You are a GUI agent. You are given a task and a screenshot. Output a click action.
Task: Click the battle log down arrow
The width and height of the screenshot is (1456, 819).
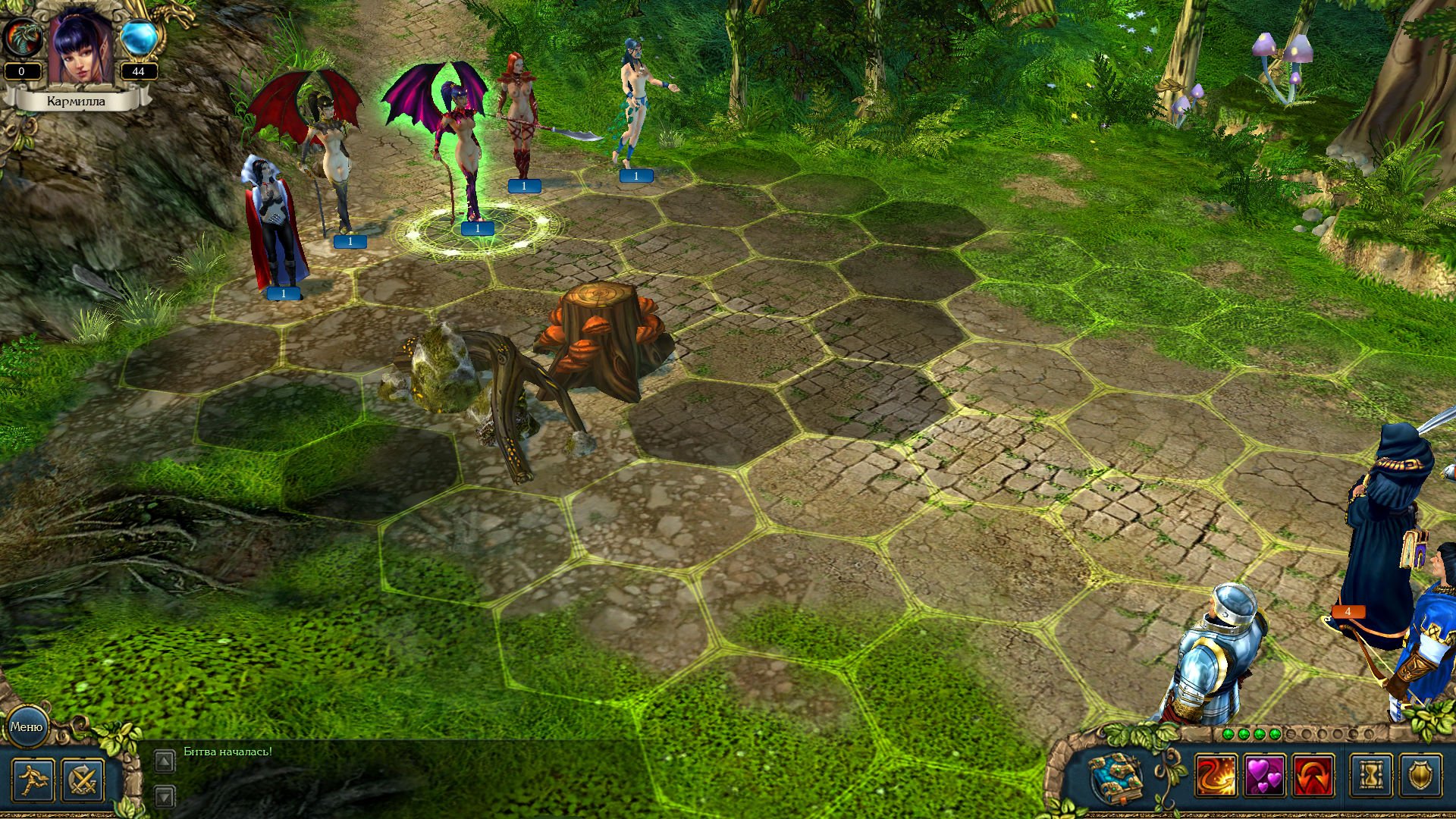point(165,795)
